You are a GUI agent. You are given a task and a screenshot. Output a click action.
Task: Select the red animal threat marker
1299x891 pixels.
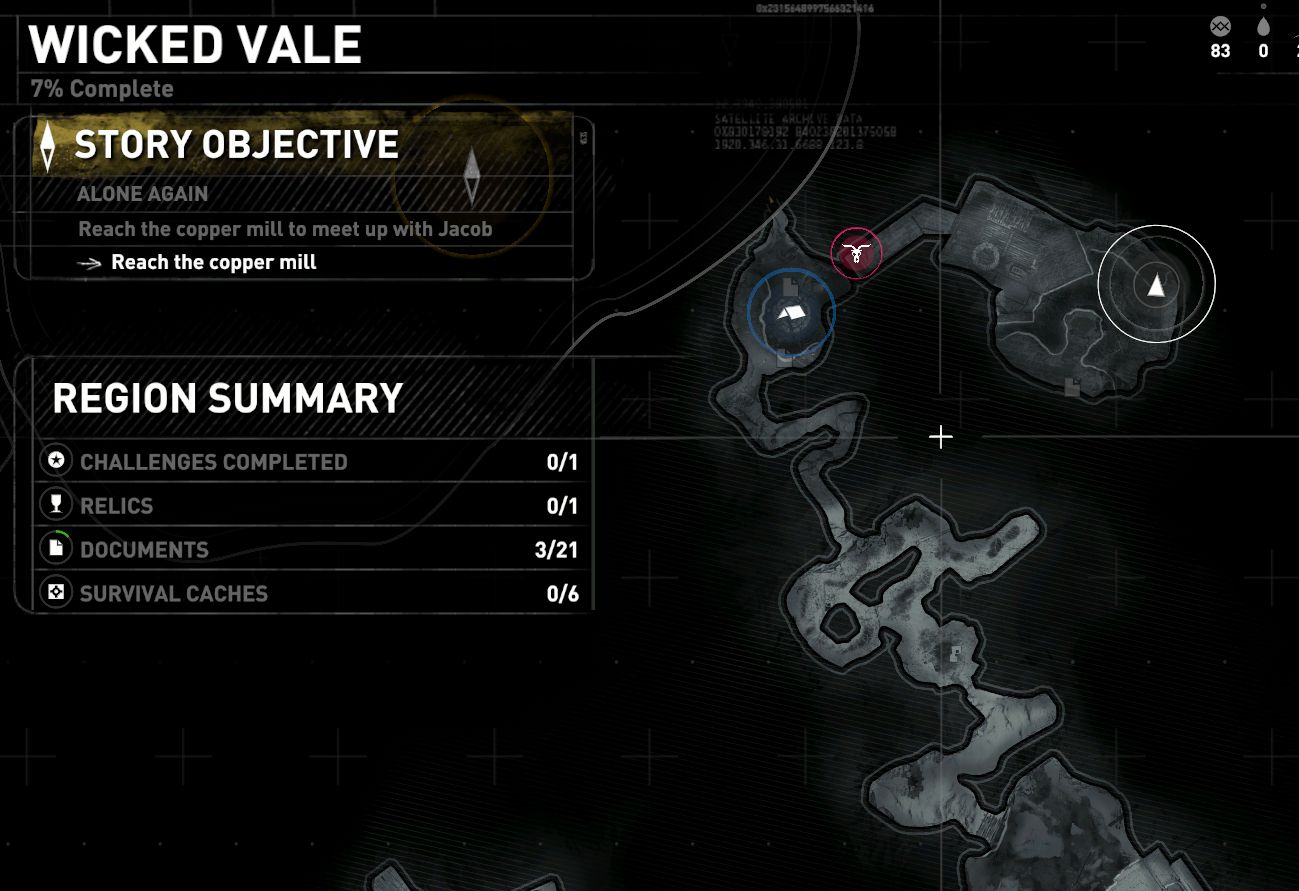click(856, 253)
